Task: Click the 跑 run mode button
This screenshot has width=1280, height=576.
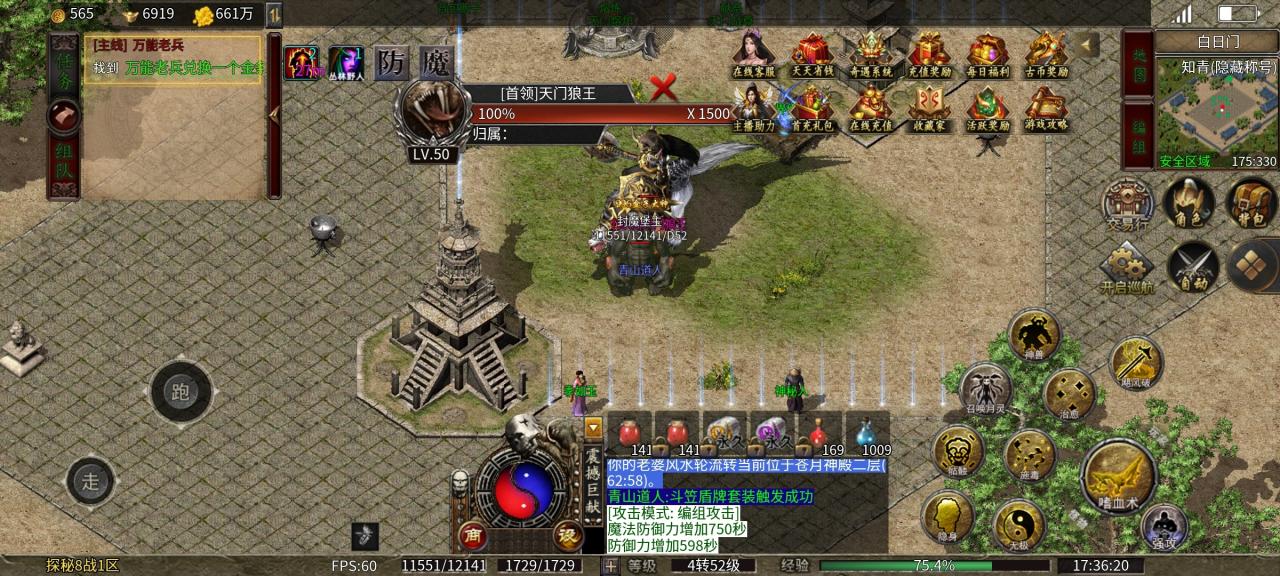Action: tap(181, 392)
